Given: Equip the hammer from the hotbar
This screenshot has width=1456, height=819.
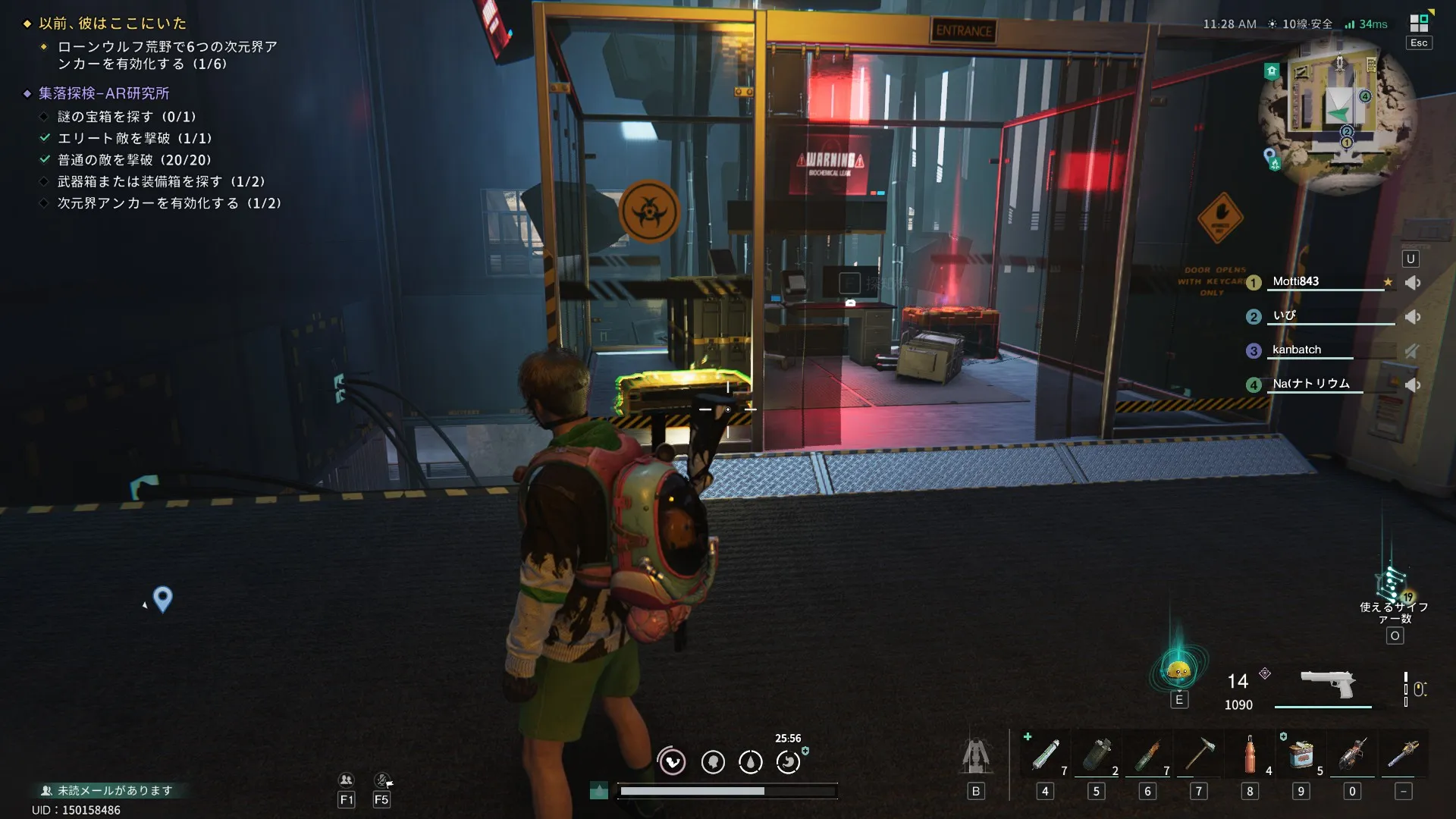Looking at the screenshot, I should pos(1199,755).
